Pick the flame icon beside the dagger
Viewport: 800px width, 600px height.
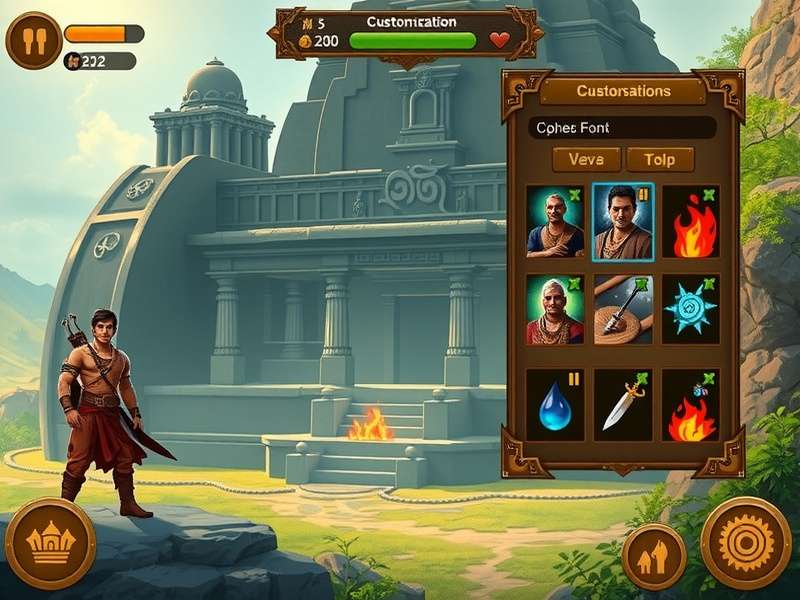coord(690,405)
